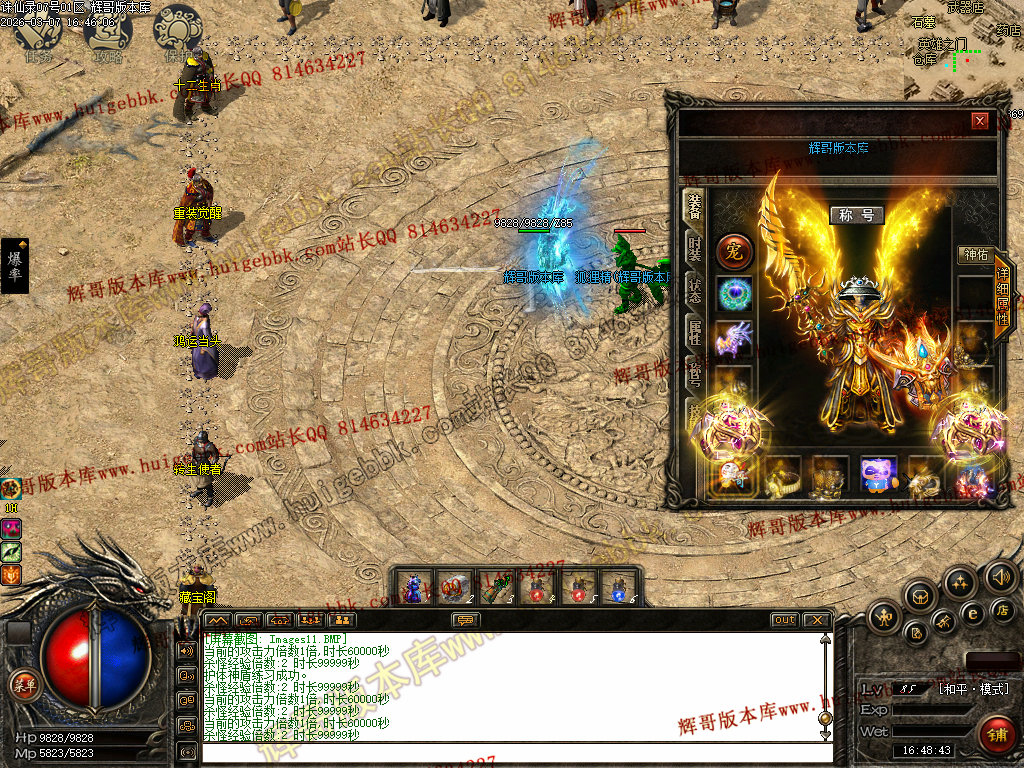
Task: Use the blue potion in hotbar slot 6
Action: [x=619, y=587]
